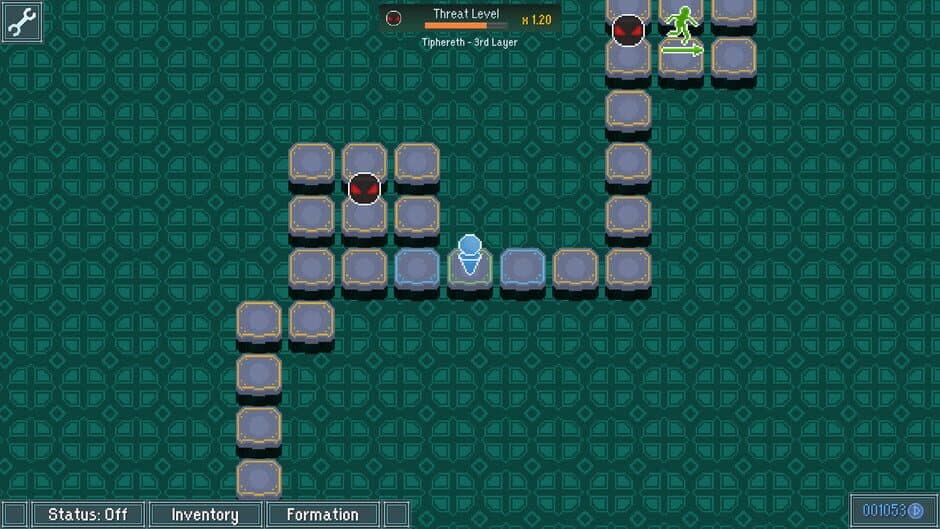The image size is (940, 529).
Task: Open the wrench settings menu
Action: tap(22, 22)
